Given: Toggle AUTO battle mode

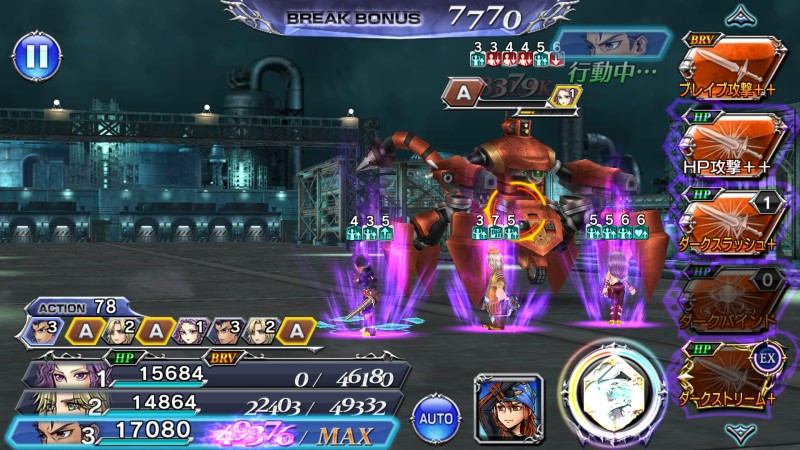Looking at the screenshot, I should 436,414.
